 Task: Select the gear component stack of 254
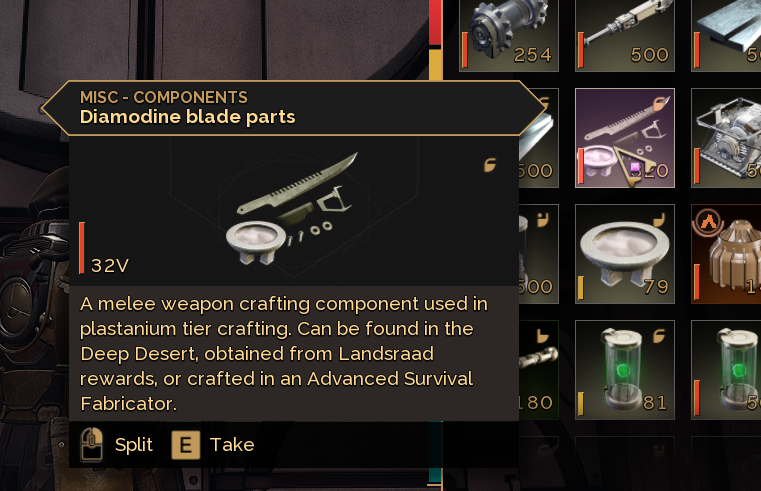pos(508,34)
